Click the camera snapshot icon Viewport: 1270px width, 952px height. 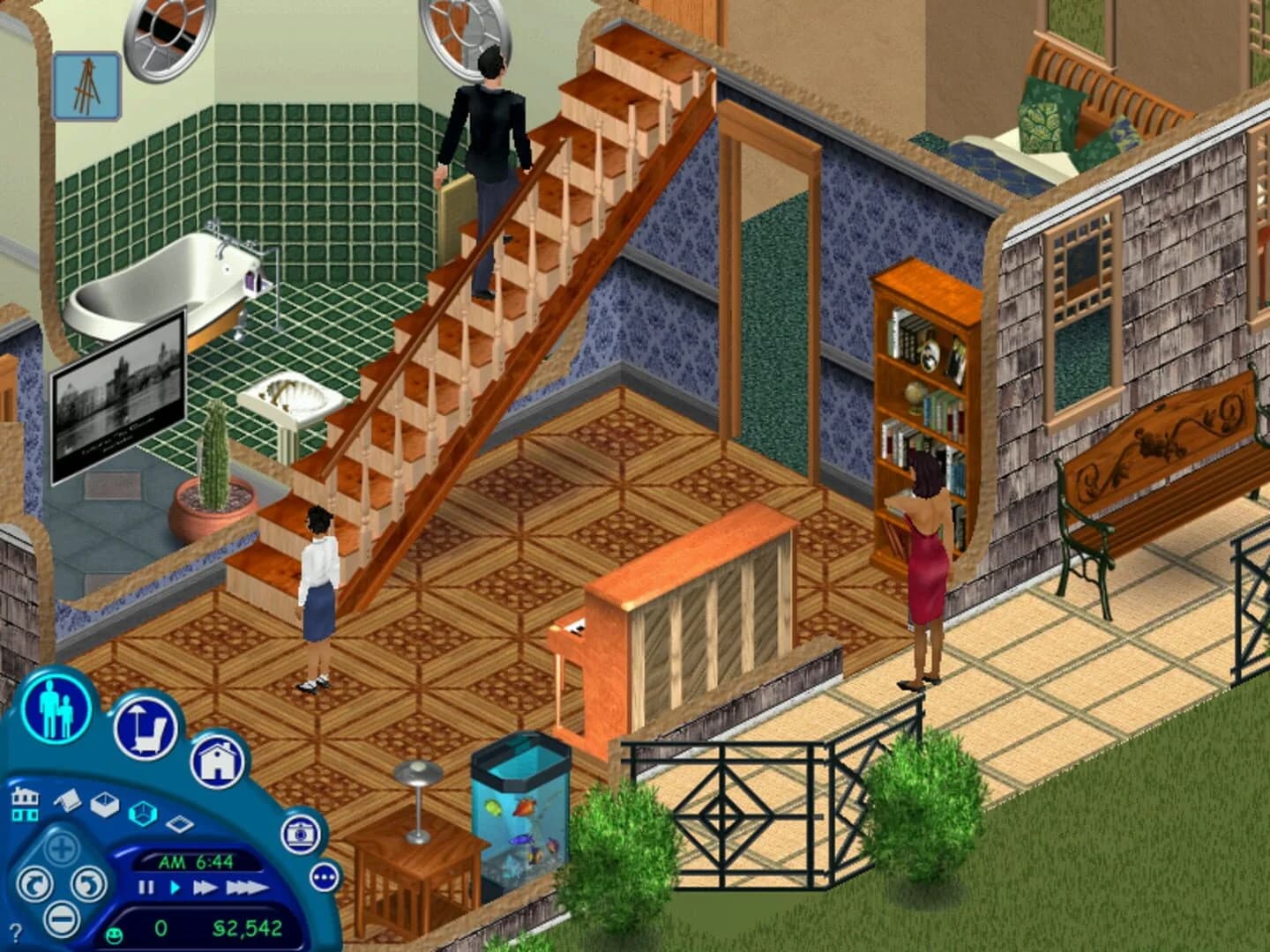pyautogui.click(x=301, y=834)
